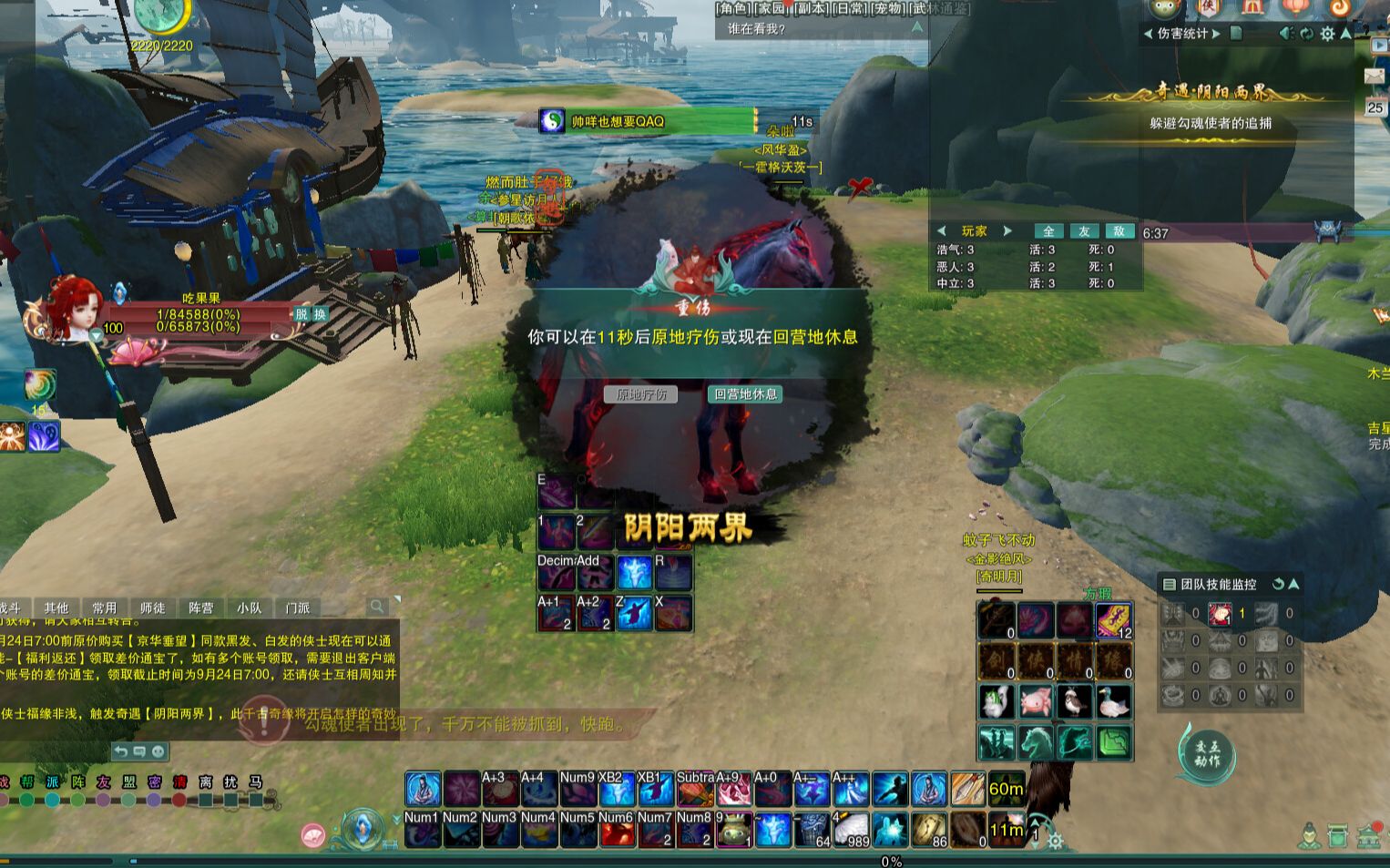Image resolution: width=1390 pixels, height=868 pixels.
Task: Collapse the 团队技能监控 panel with the arrow
Action: [x=1293, y=584]
